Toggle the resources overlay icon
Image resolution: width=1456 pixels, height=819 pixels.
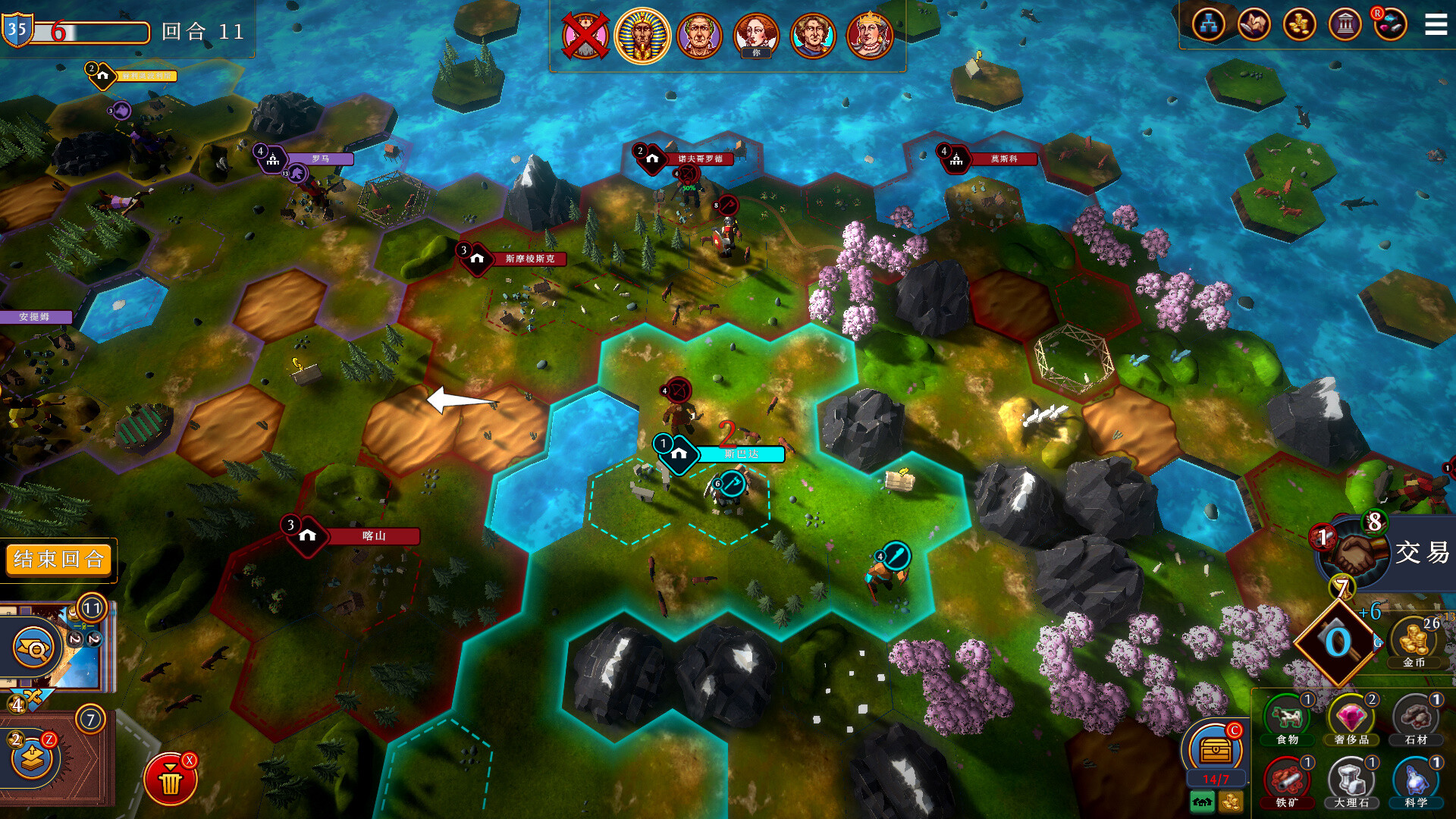click(1389, 25)
